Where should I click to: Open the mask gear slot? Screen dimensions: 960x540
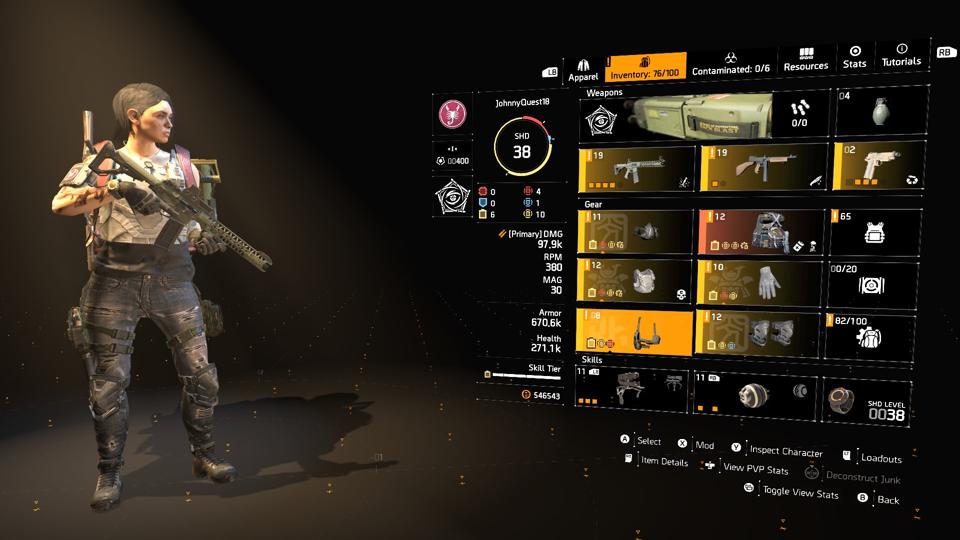[635, 232]
